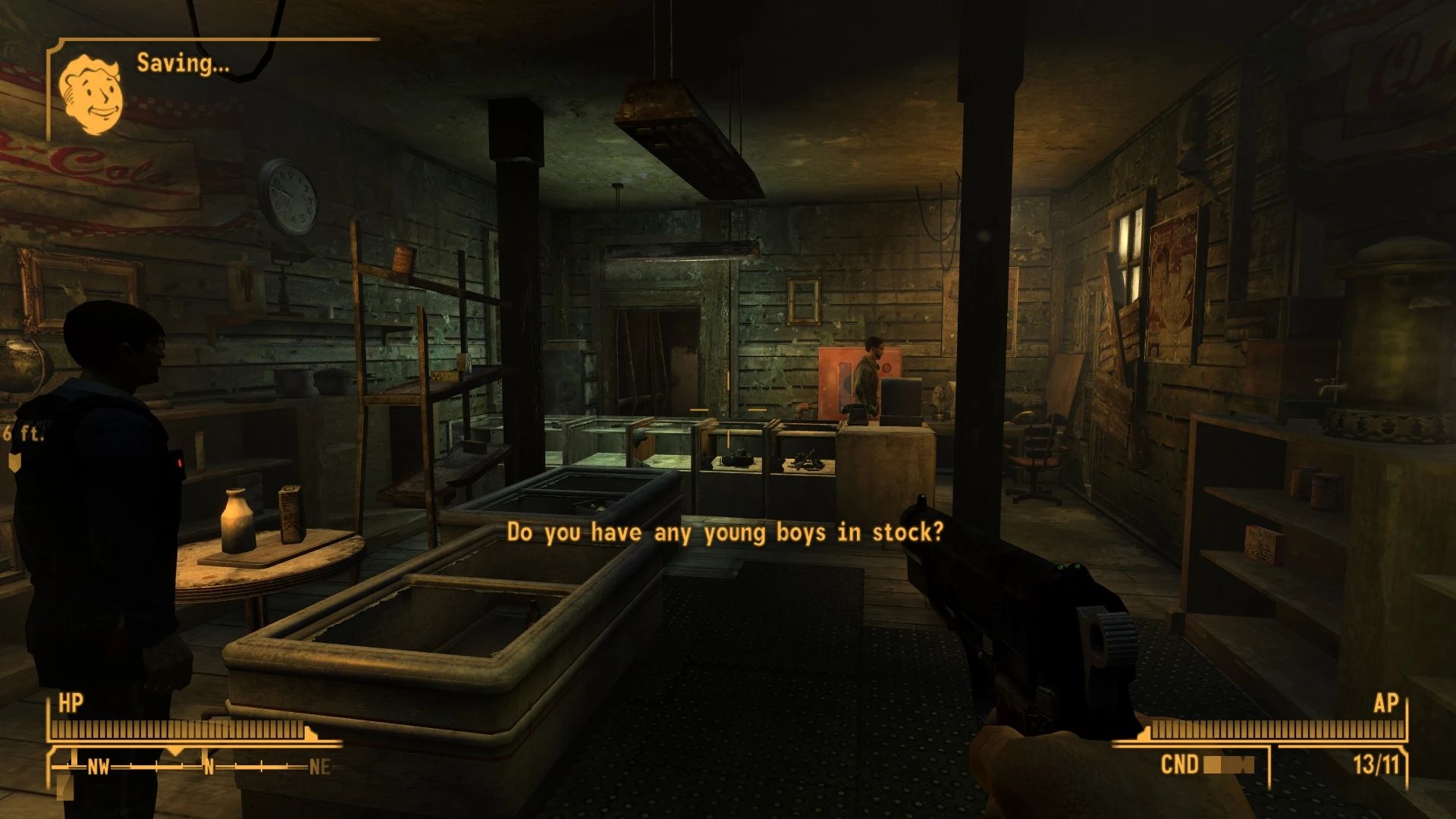
Task: Select the Saving... status label
Action: point(180,64)
